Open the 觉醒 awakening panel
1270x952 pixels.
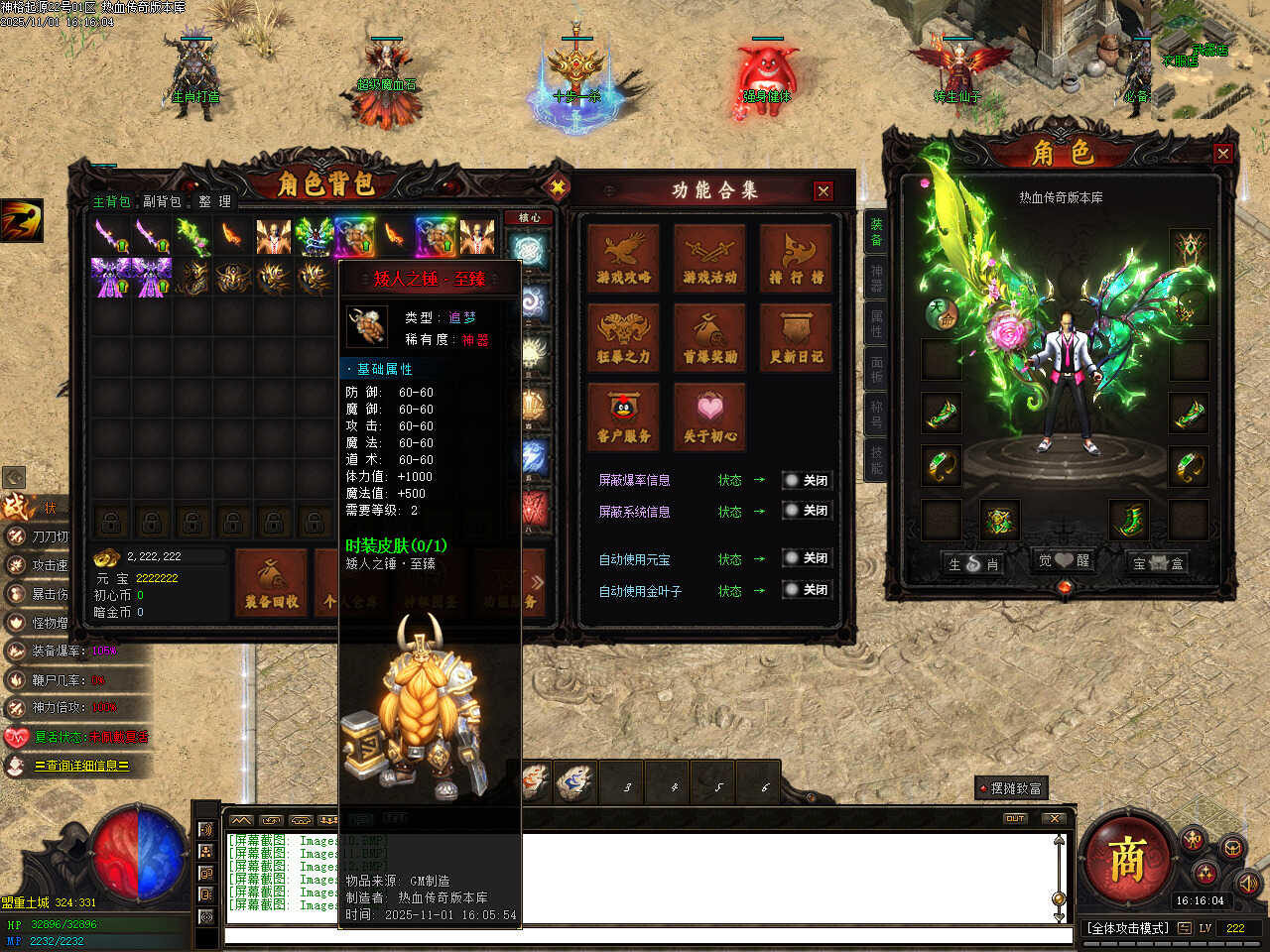[x=1064, y=561]
